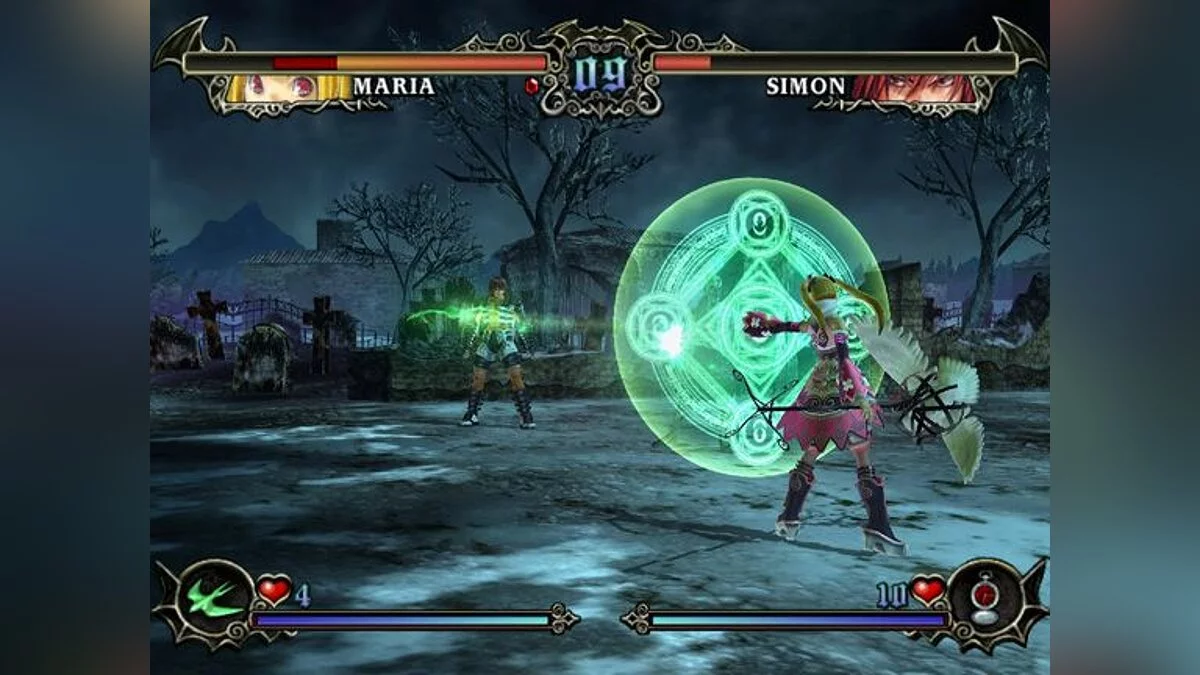Click Maria's blonde character portrait

(288, 88)
